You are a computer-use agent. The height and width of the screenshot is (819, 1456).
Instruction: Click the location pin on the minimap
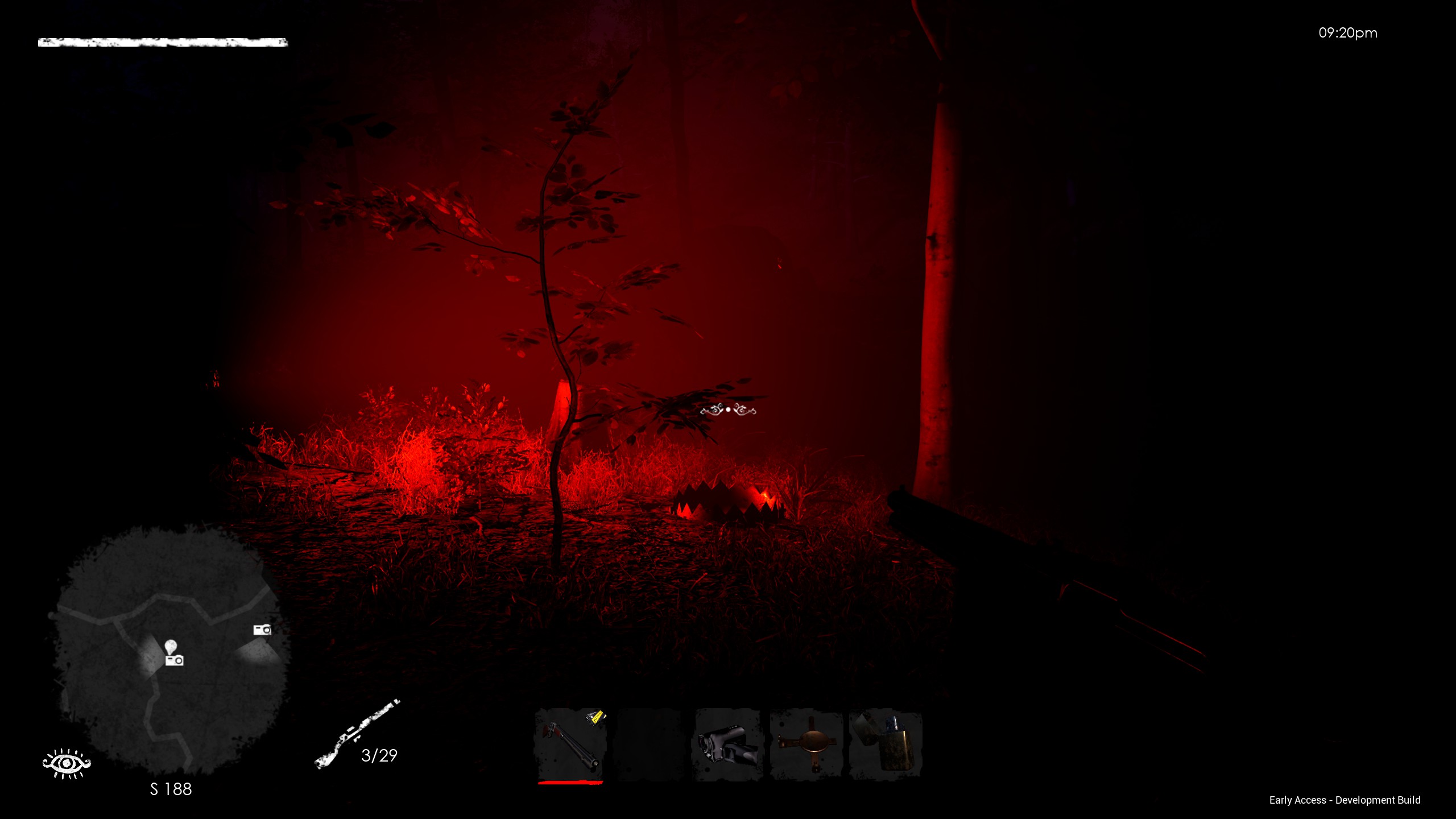click(x=171, y=646)
